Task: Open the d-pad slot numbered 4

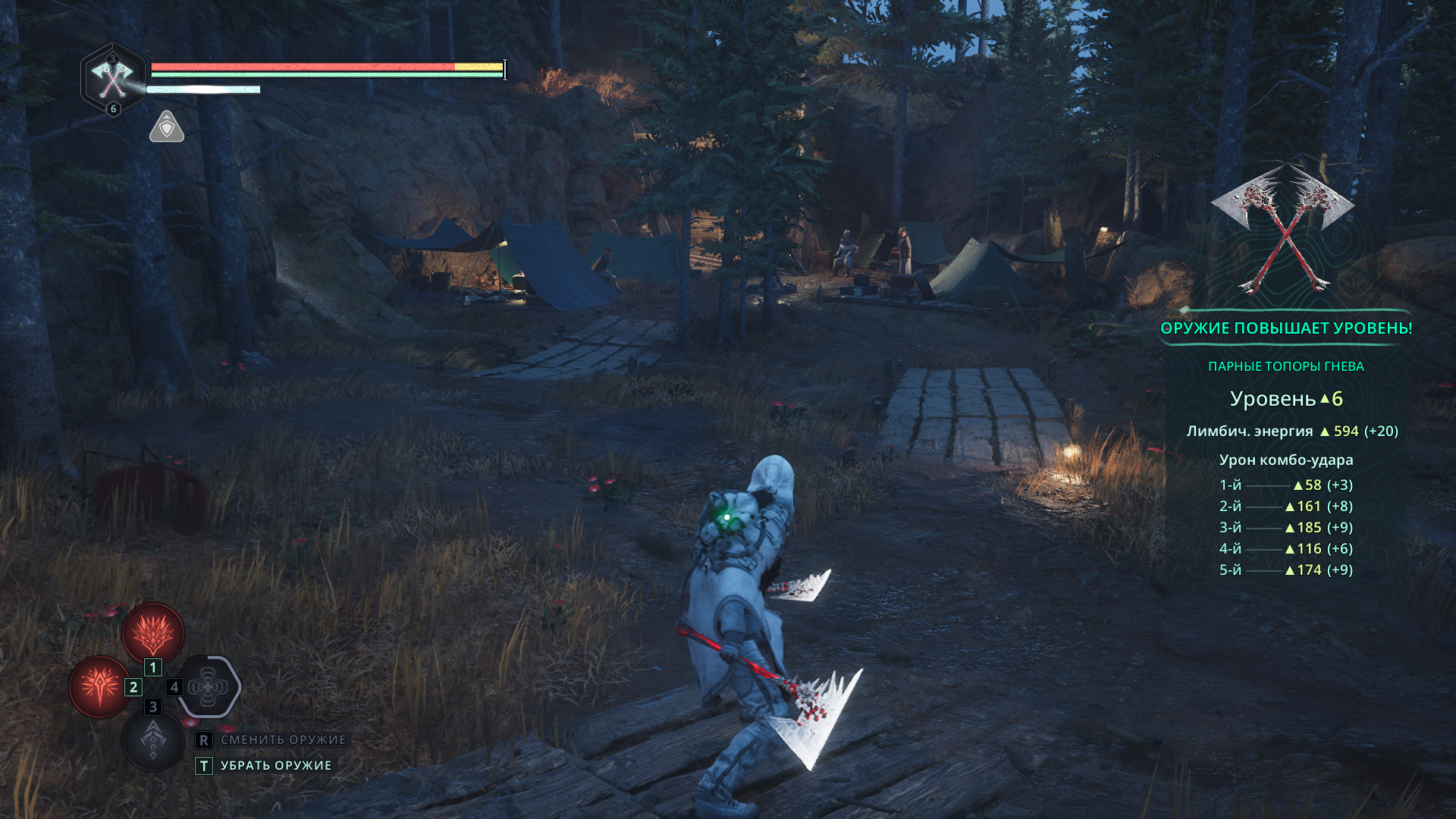Action: pyautogui.click(x=209, y=687)
